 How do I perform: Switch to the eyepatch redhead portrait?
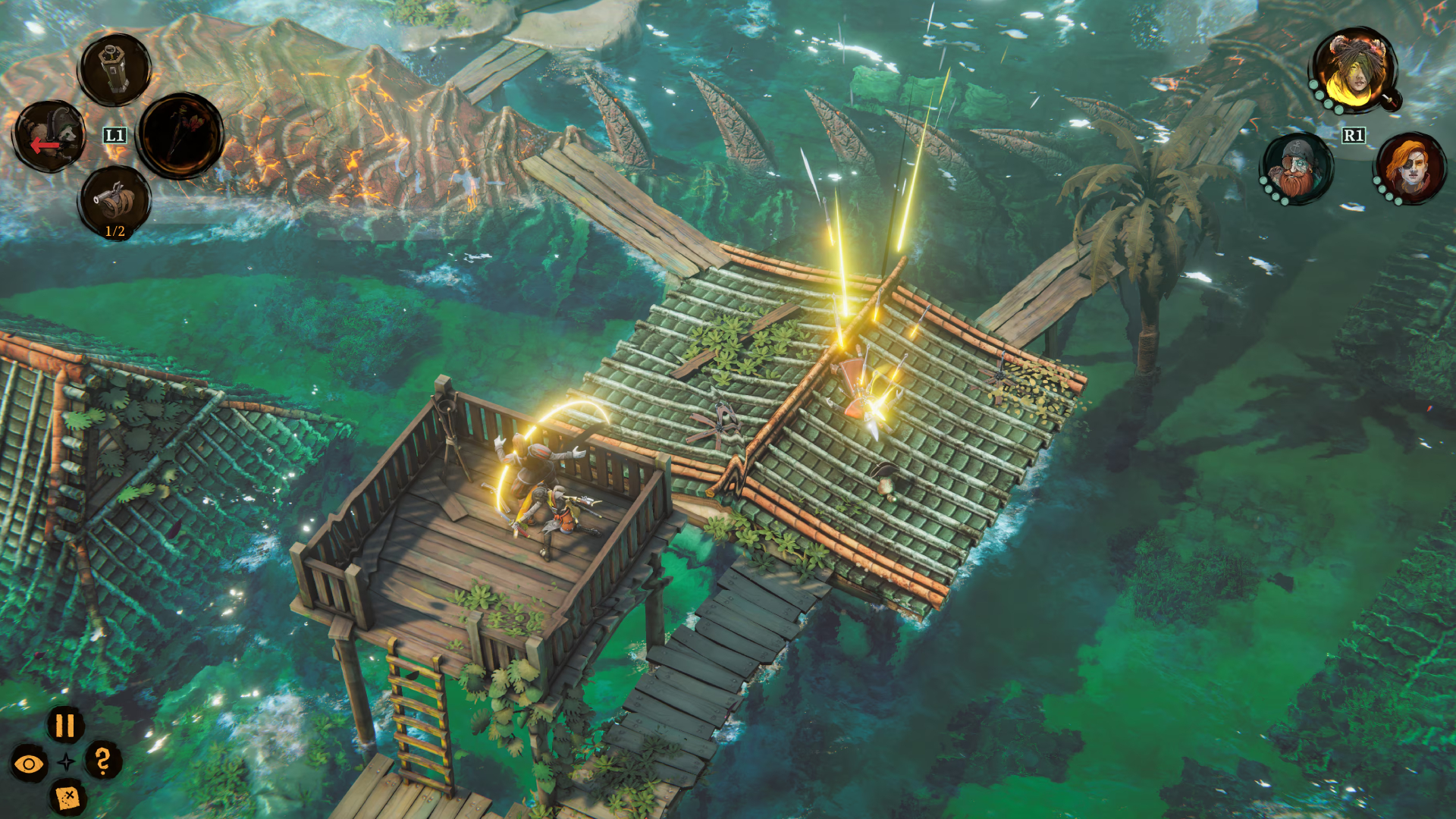point(1410,168)
